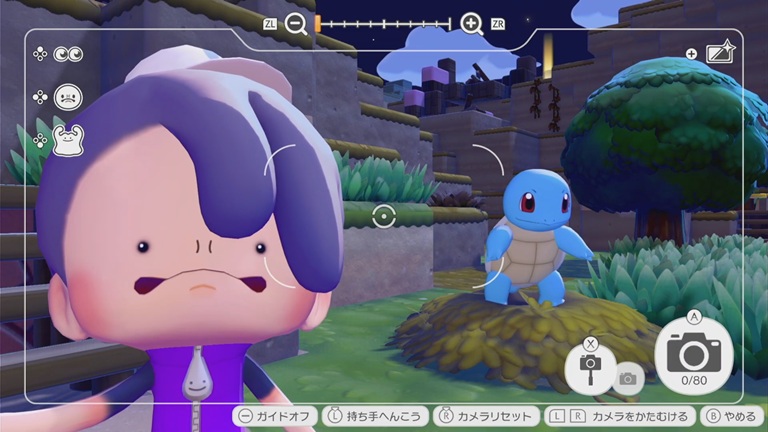
Task: Open the photo filter icon with sparkle
Action: 720,53
